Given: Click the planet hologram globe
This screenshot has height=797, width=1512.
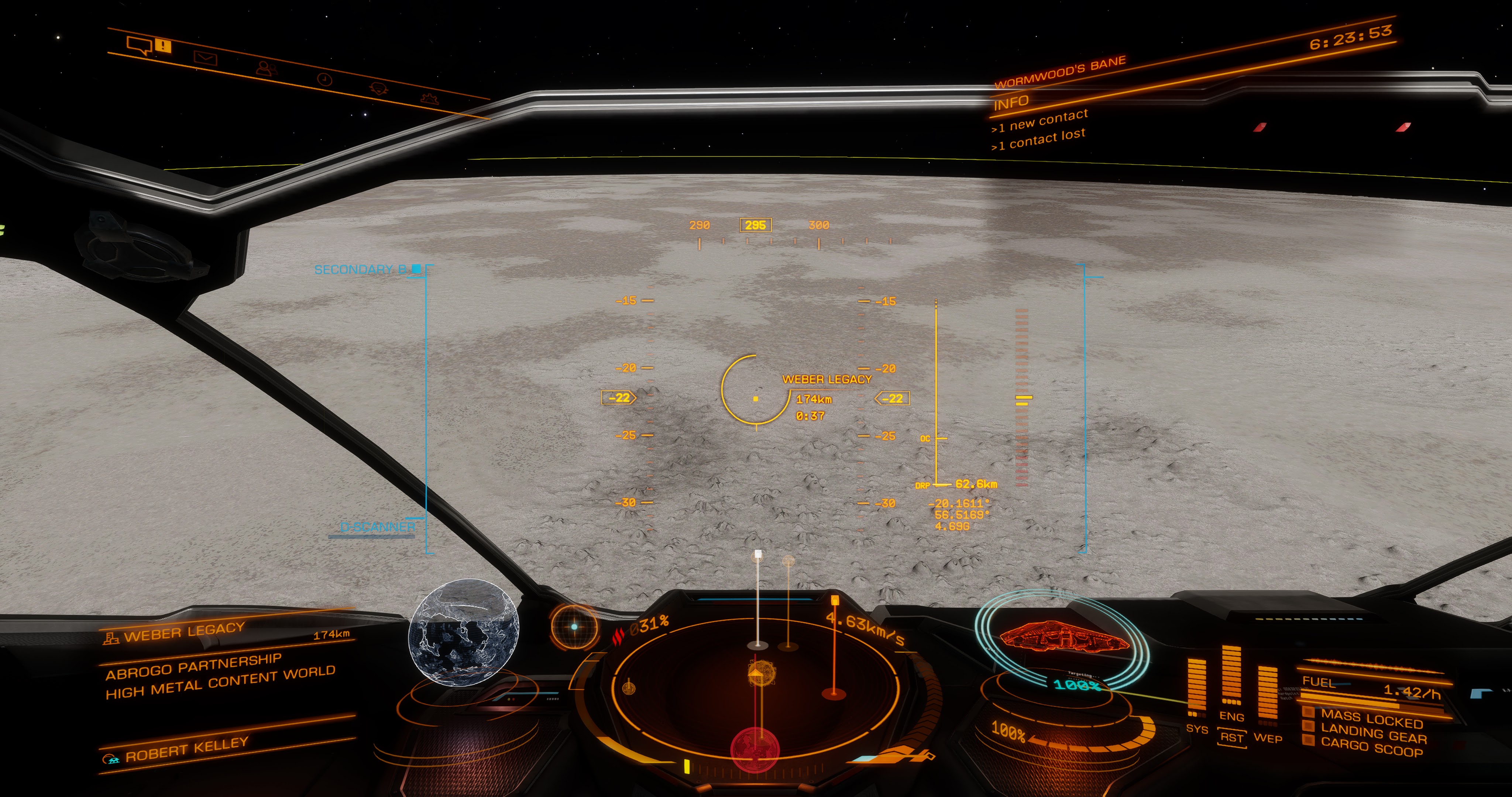Looking at the screenshot, I should tap(464, 631).
